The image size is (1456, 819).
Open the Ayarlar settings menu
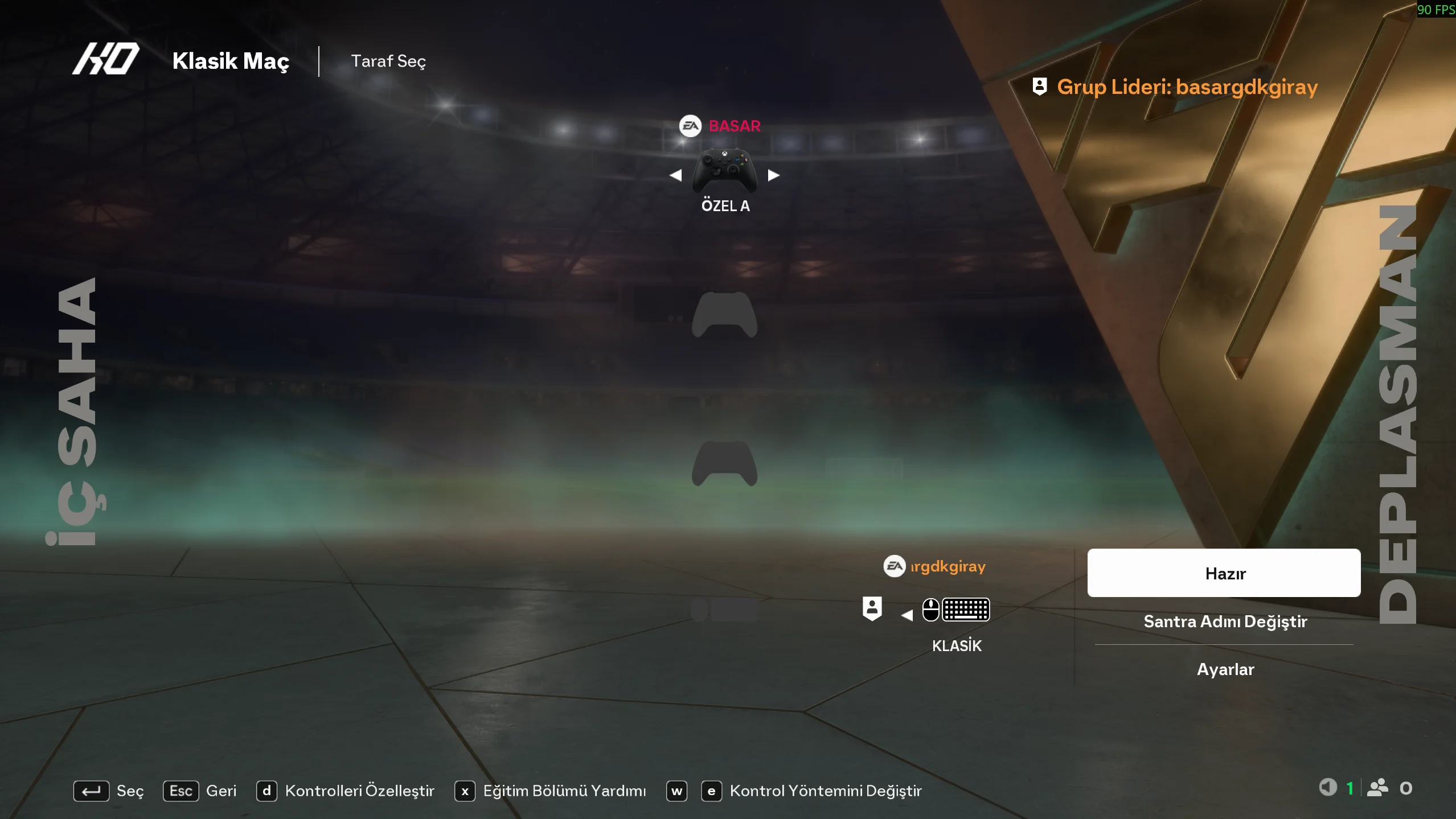(x=1225, y=669)
